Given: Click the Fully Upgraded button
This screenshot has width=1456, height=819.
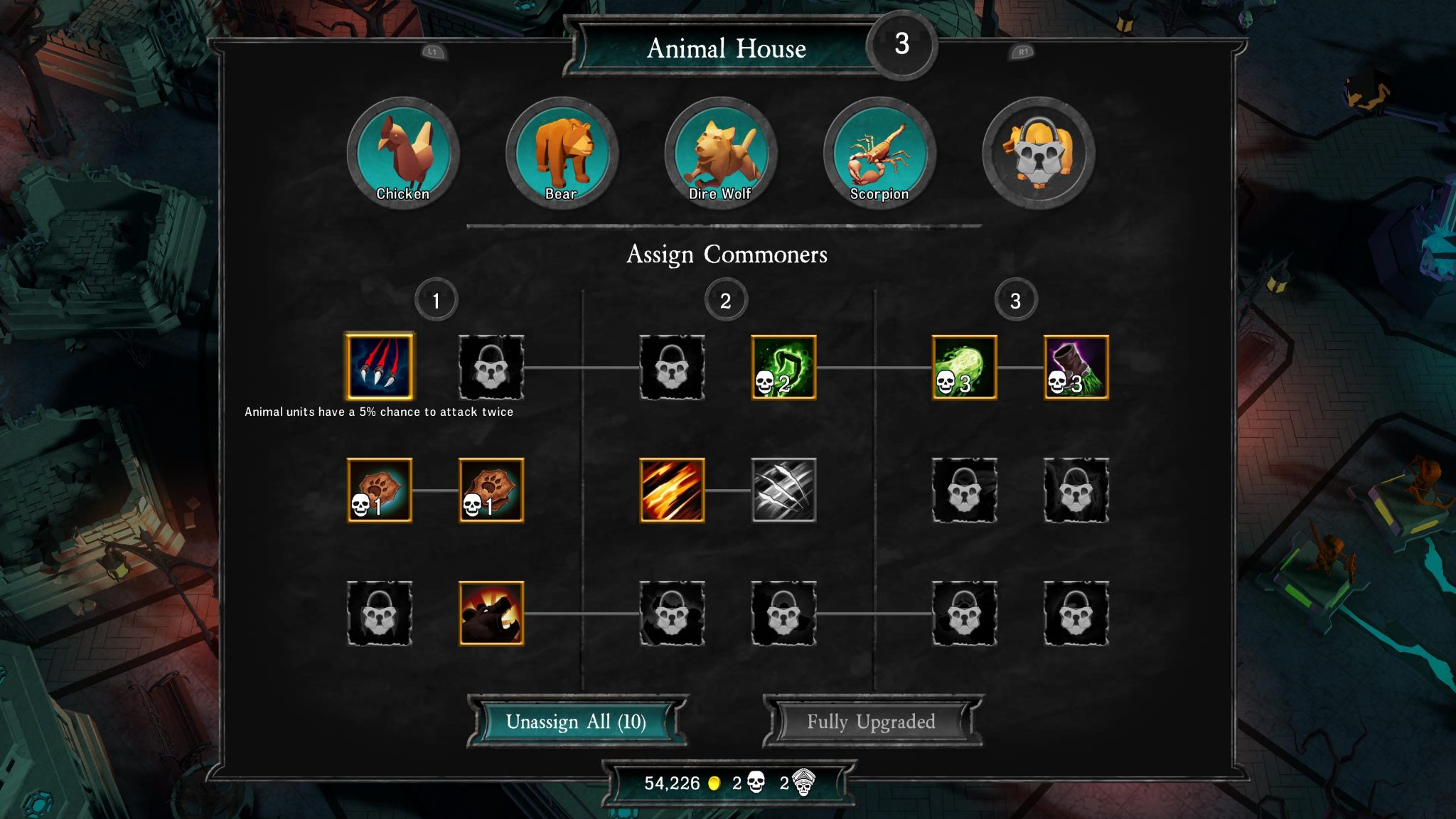Looking at the screenshot, I should click(871, 722).
